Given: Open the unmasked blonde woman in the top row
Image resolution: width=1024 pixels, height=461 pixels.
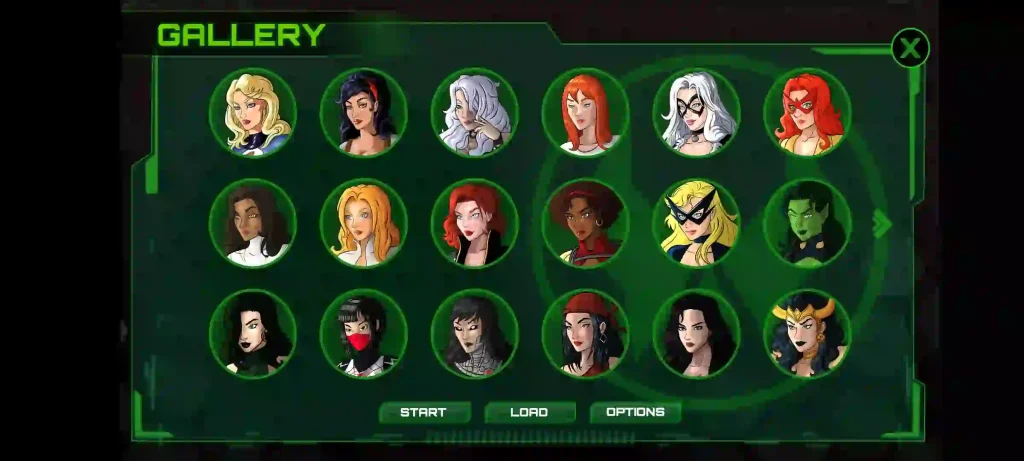Looking at the screenshot, I should tap(252, 112).
